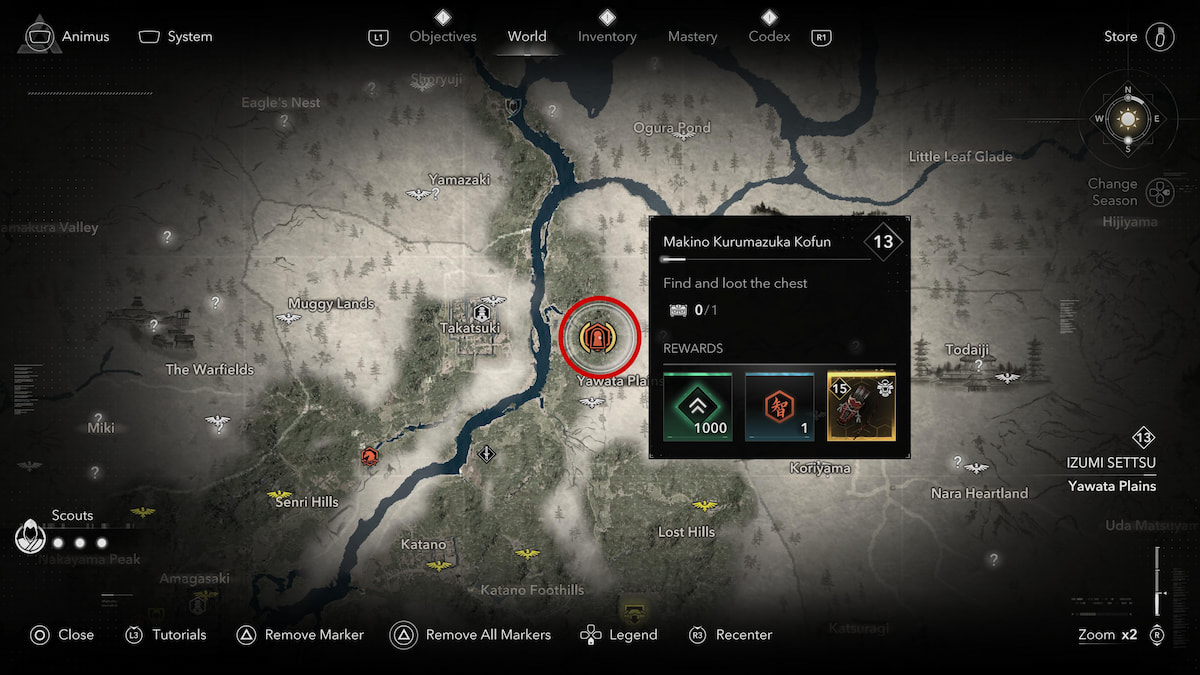This screenshot has height=675, width=1200.
Task: Remove All Markers from the map
Action: (x=471, y=635)
